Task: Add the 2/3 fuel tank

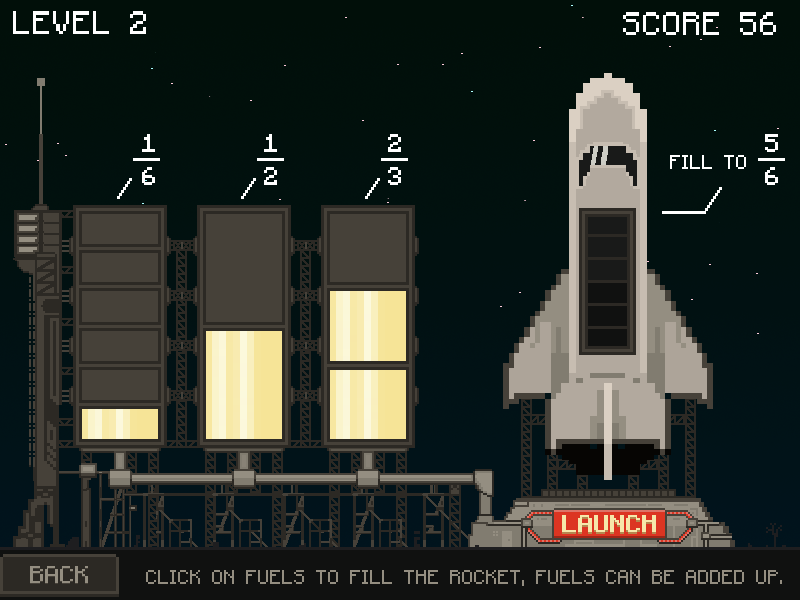Action: click(368, 325)
